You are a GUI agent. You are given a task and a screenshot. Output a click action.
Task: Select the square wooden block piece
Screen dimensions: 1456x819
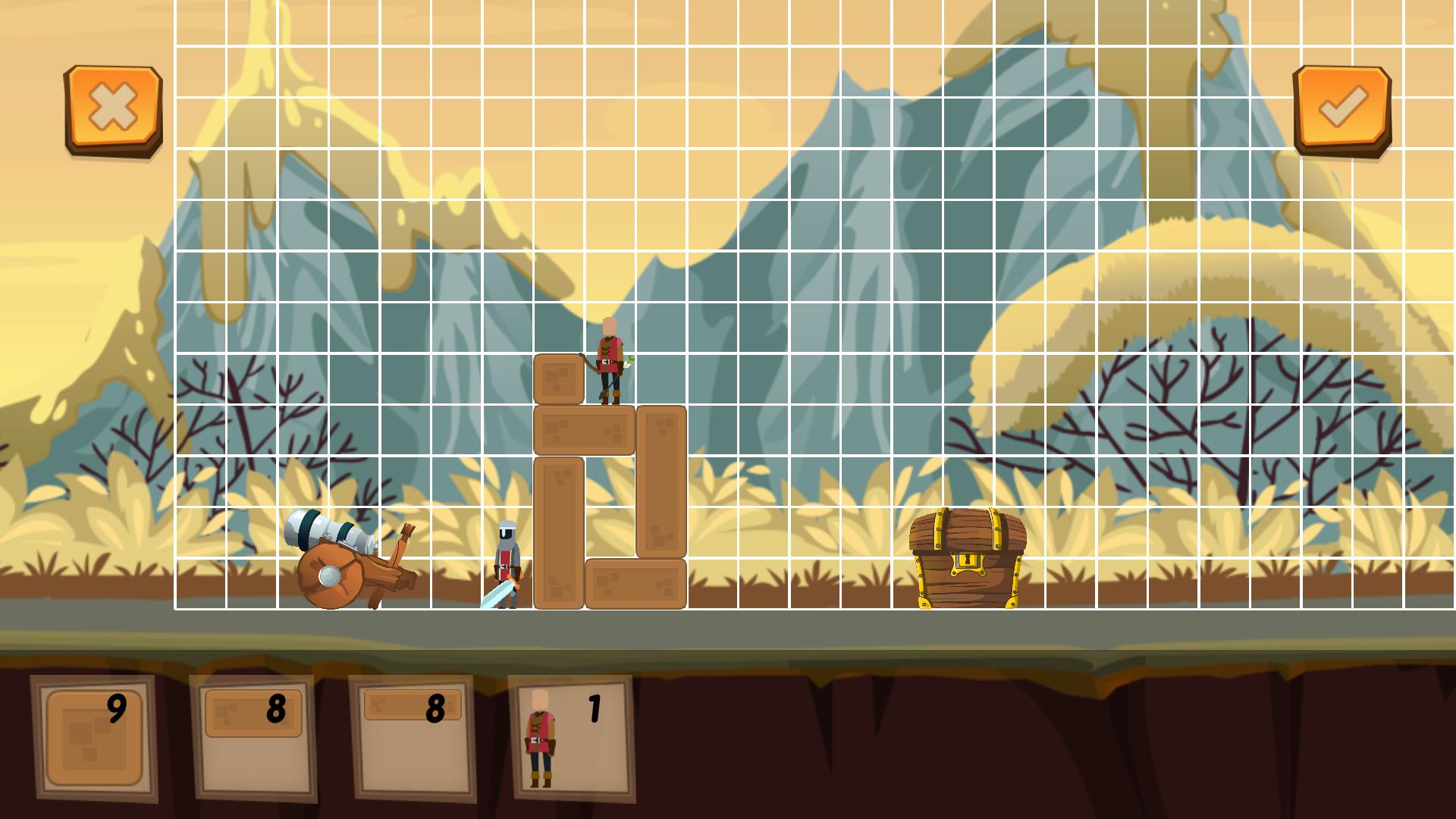pos(94,738)
